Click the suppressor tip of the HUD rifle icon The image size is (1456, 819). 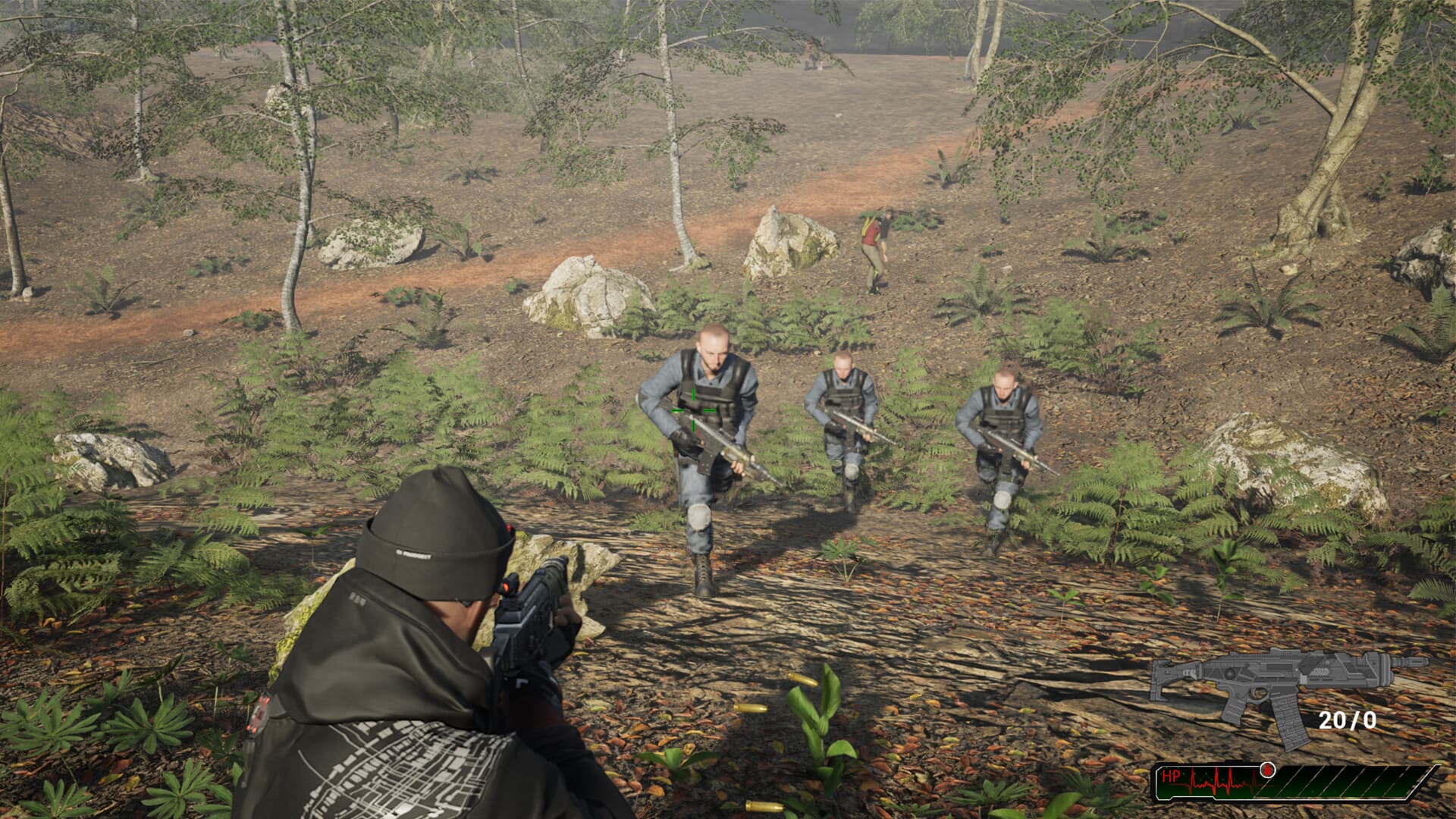coord(1417,661)
